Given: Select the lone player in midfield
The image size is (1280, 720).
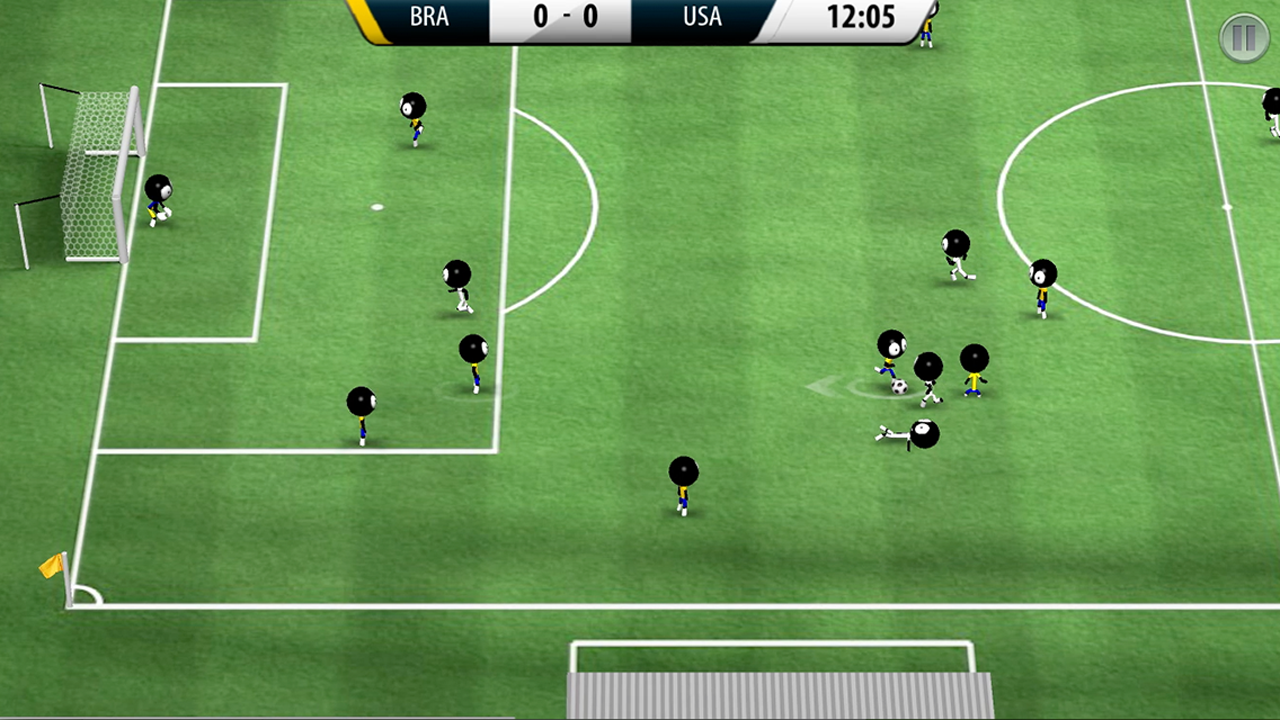Looking at the screenshot, I should pos(682,485).
